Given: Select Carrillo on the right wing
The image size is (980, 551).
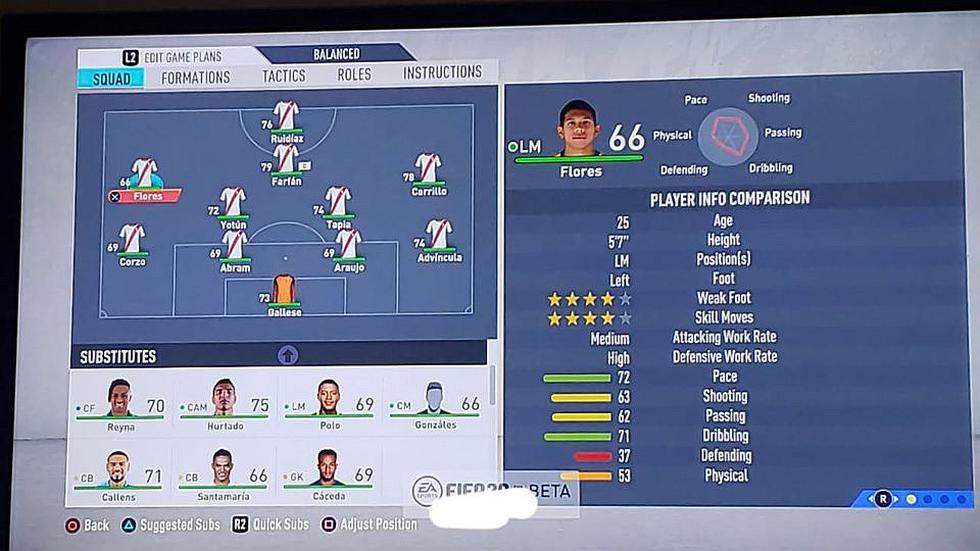Looking at the screenshot, I should tap(428, 170).
